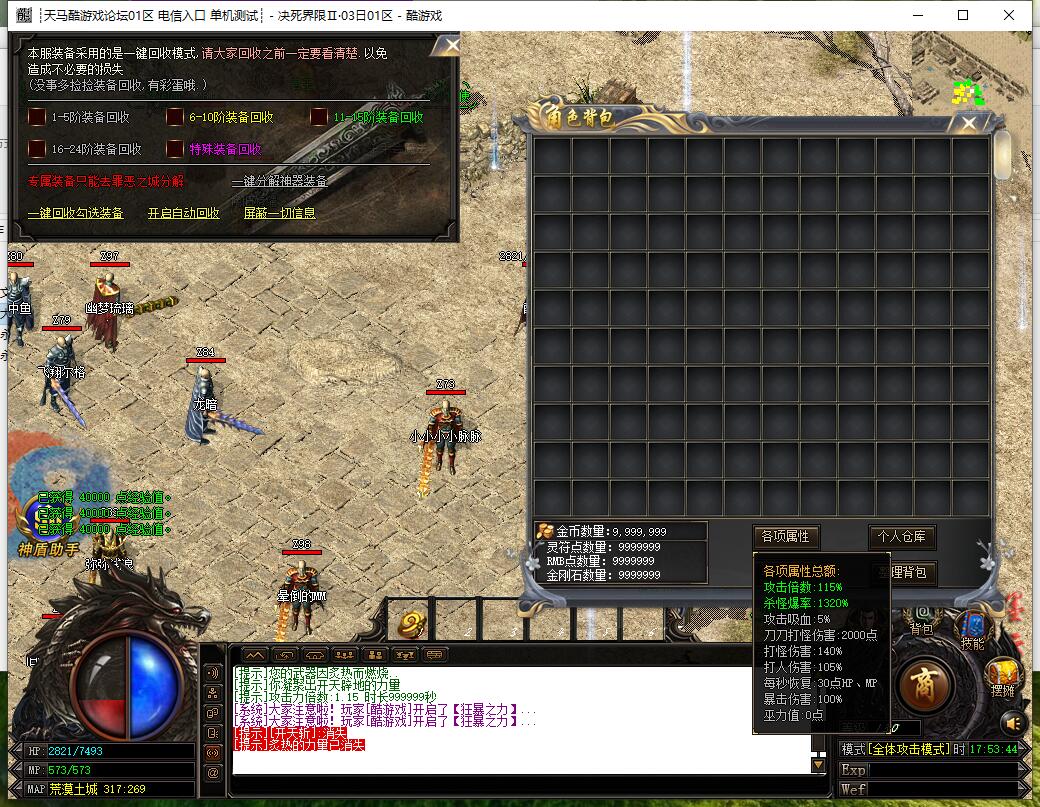Open the 个人仓库 personal warehouse
This screenshot has height=807, width=1040.
pyautogui.click(x=902, y=537)
